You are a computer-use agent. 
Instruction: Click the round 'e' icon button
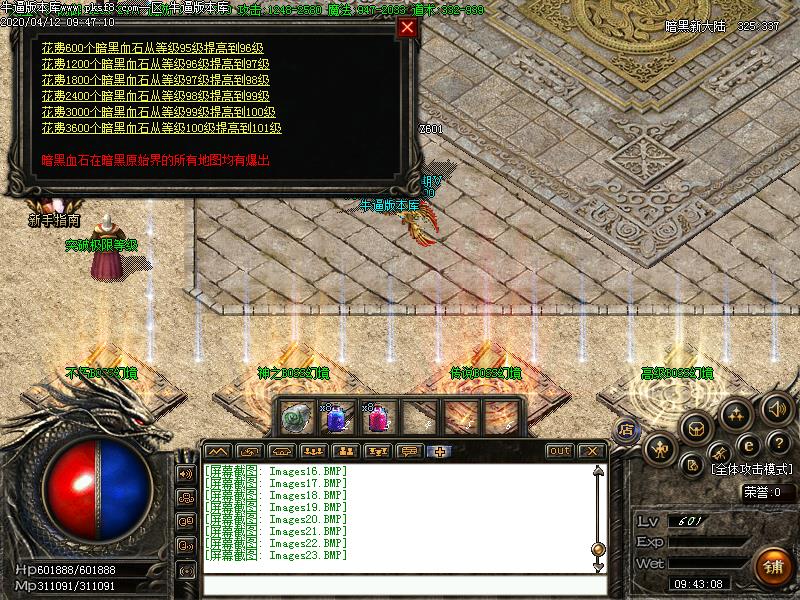point(747,444)
